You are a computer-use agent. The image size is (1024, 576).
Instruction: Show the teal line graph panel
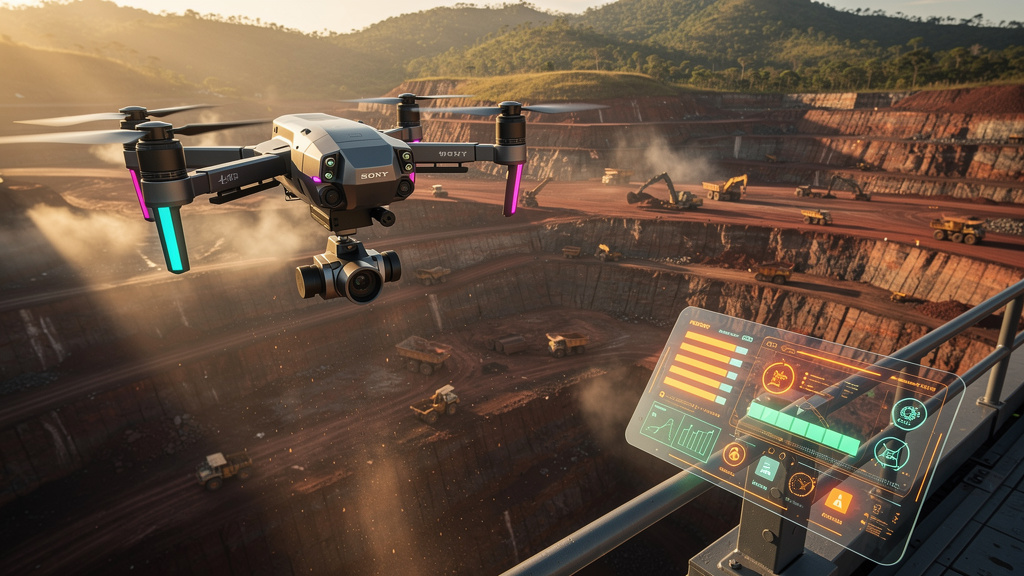pyautogui.click(x=661, y=426)
